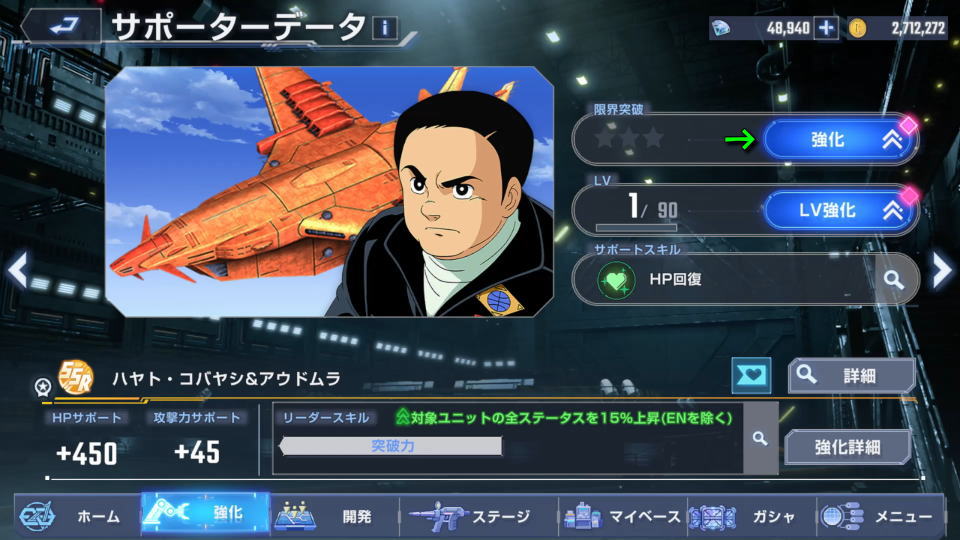This screenshot has width=960, height=540.
Task: Magnify the leader skill description
Action: (760, 438)
